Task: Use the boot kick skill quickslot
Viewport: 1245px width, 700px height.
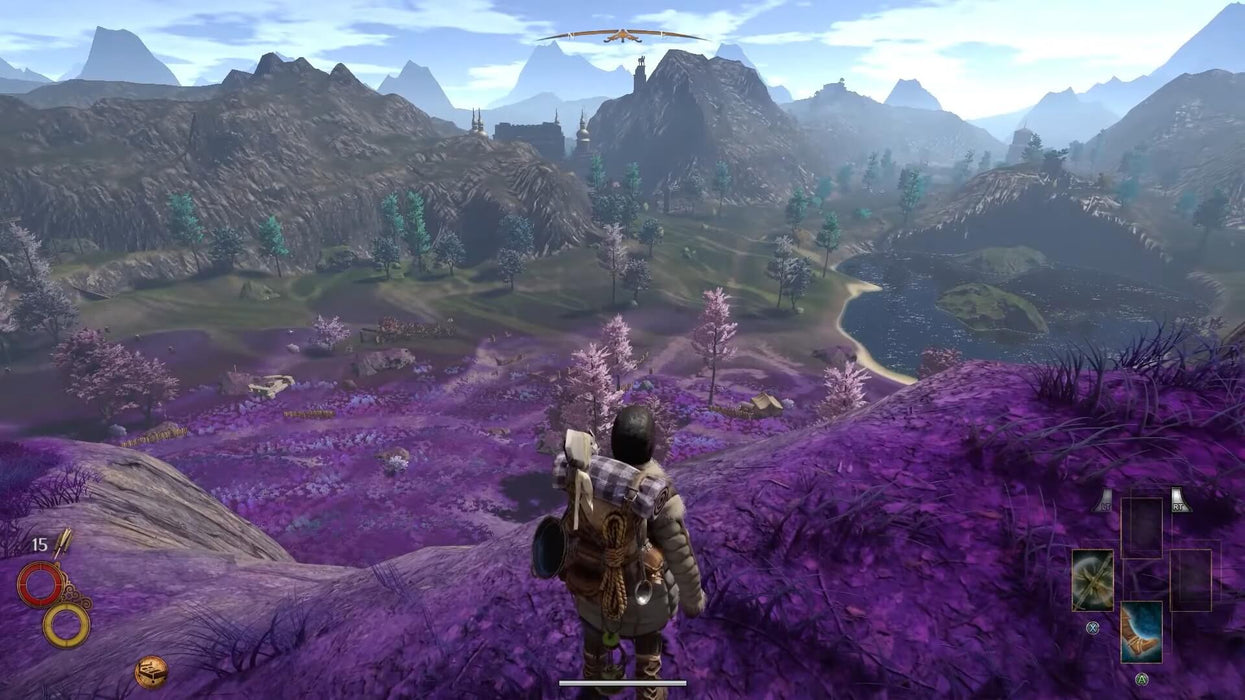Action: coord(1141,631)
